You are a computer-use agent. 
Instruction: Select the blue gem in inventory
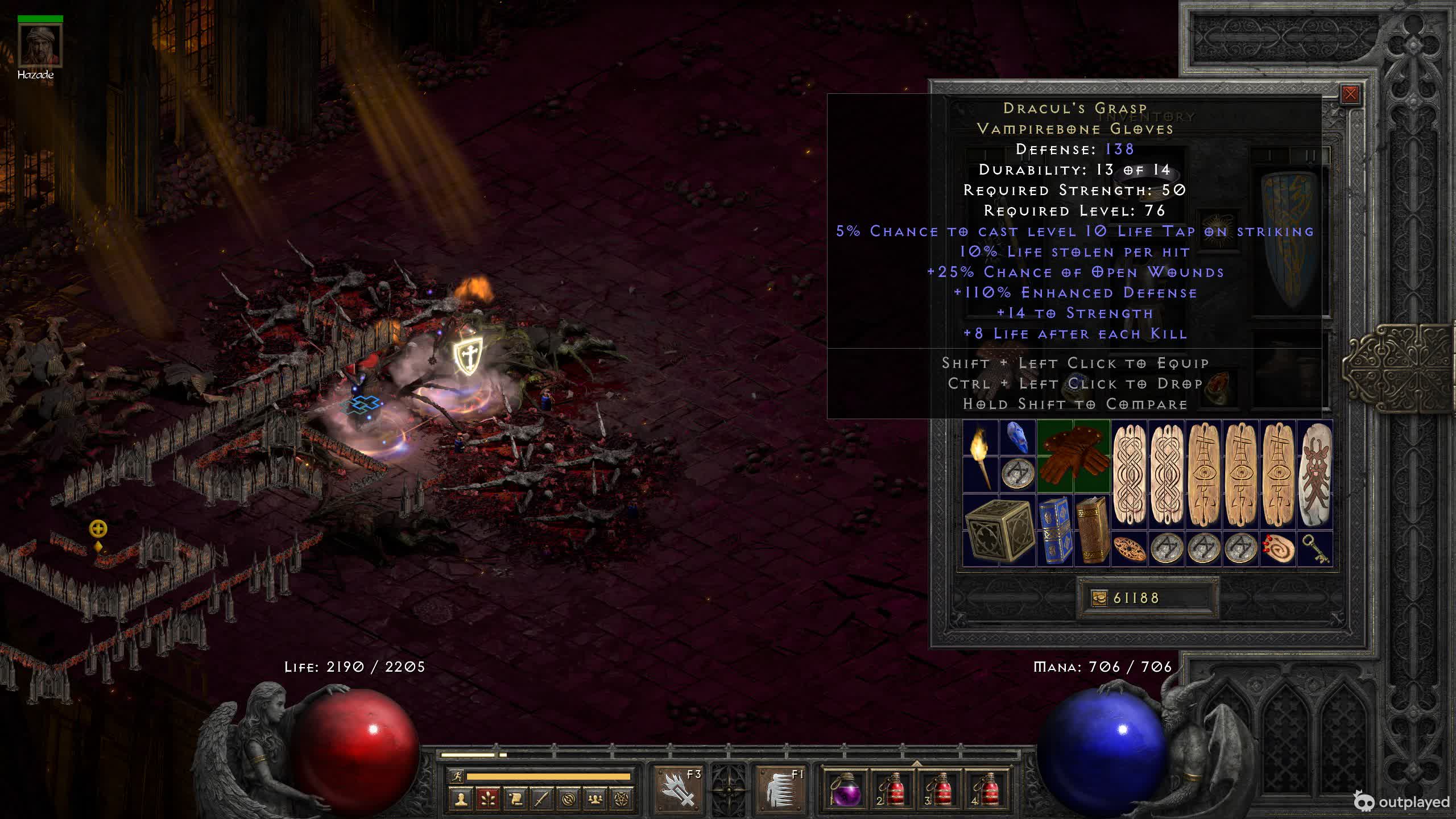click(x=1017, y=438)
